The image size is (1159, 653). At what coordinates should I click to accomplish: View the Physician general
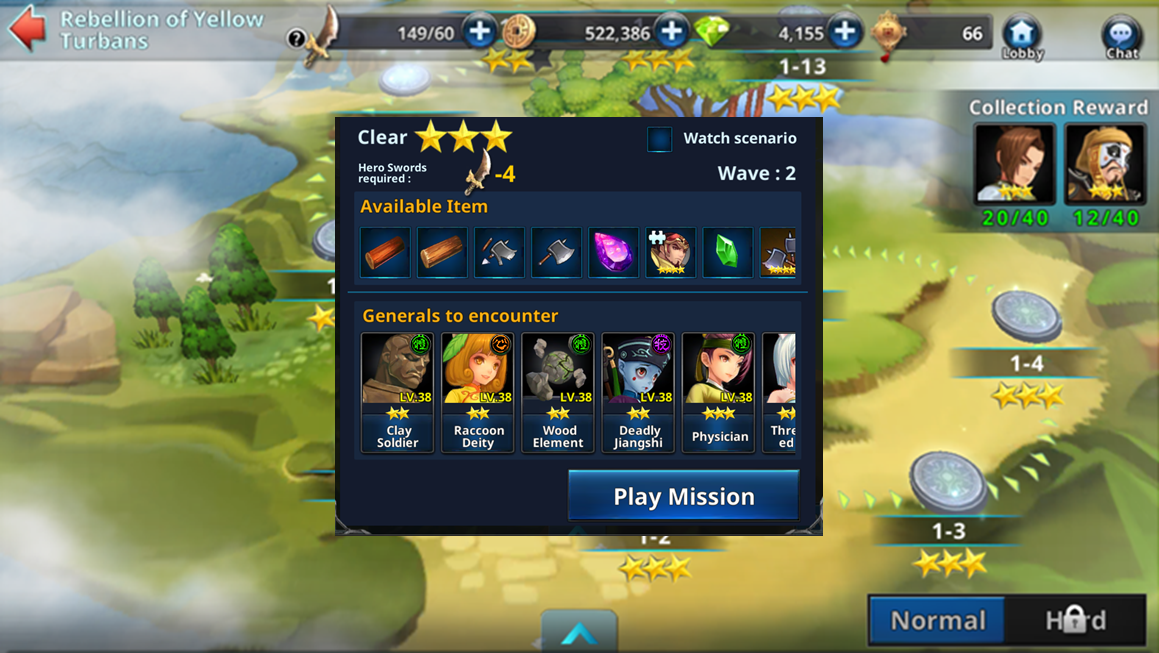pyautogui.click(x=719, y=392)
